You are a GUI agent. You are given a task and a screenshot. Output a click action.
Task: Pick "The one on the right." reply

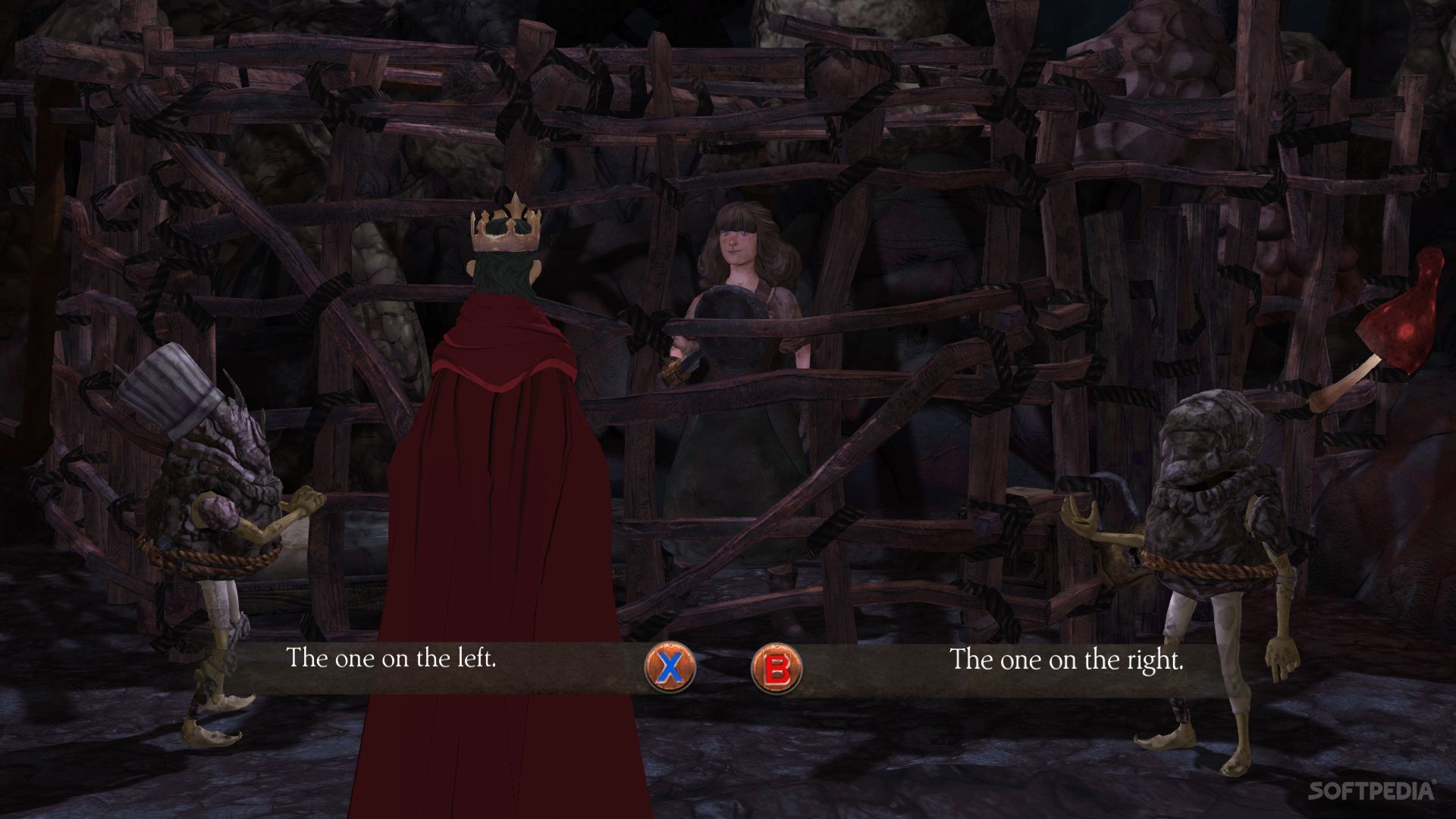point(1066,660)
